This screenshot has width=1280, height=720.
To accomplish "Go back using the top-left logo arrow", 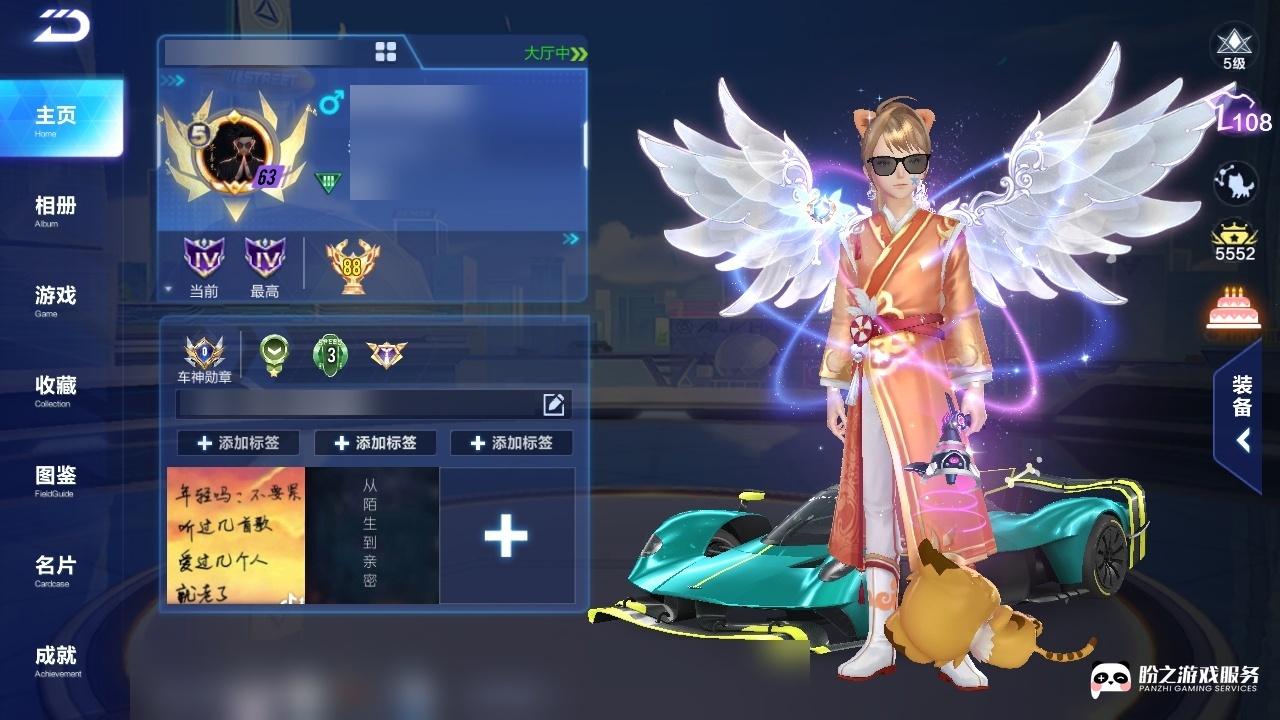I will tap(62, 27).
